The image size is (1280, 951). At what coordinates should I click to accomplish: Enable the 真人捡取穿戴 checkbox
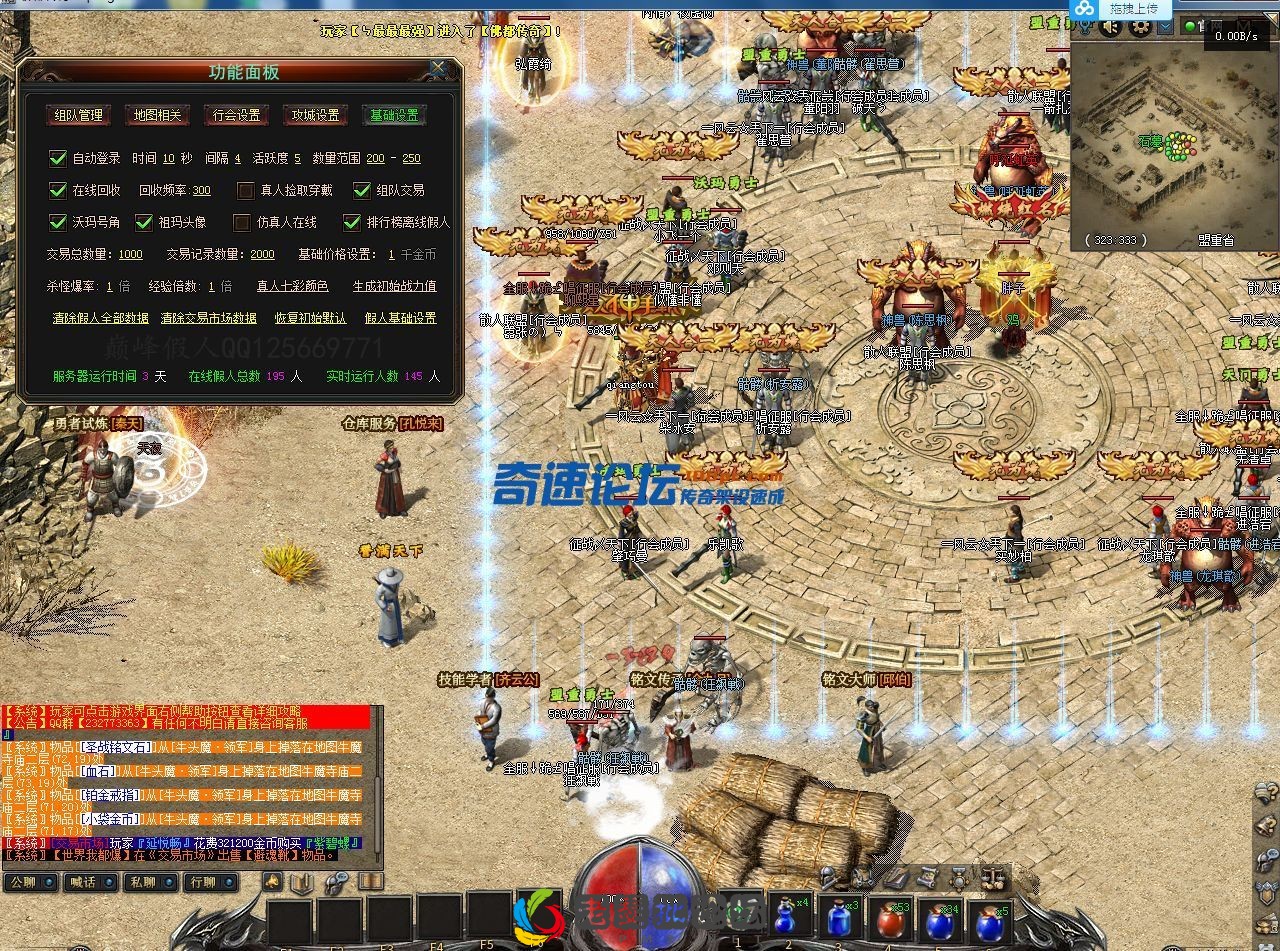point(245,191)
